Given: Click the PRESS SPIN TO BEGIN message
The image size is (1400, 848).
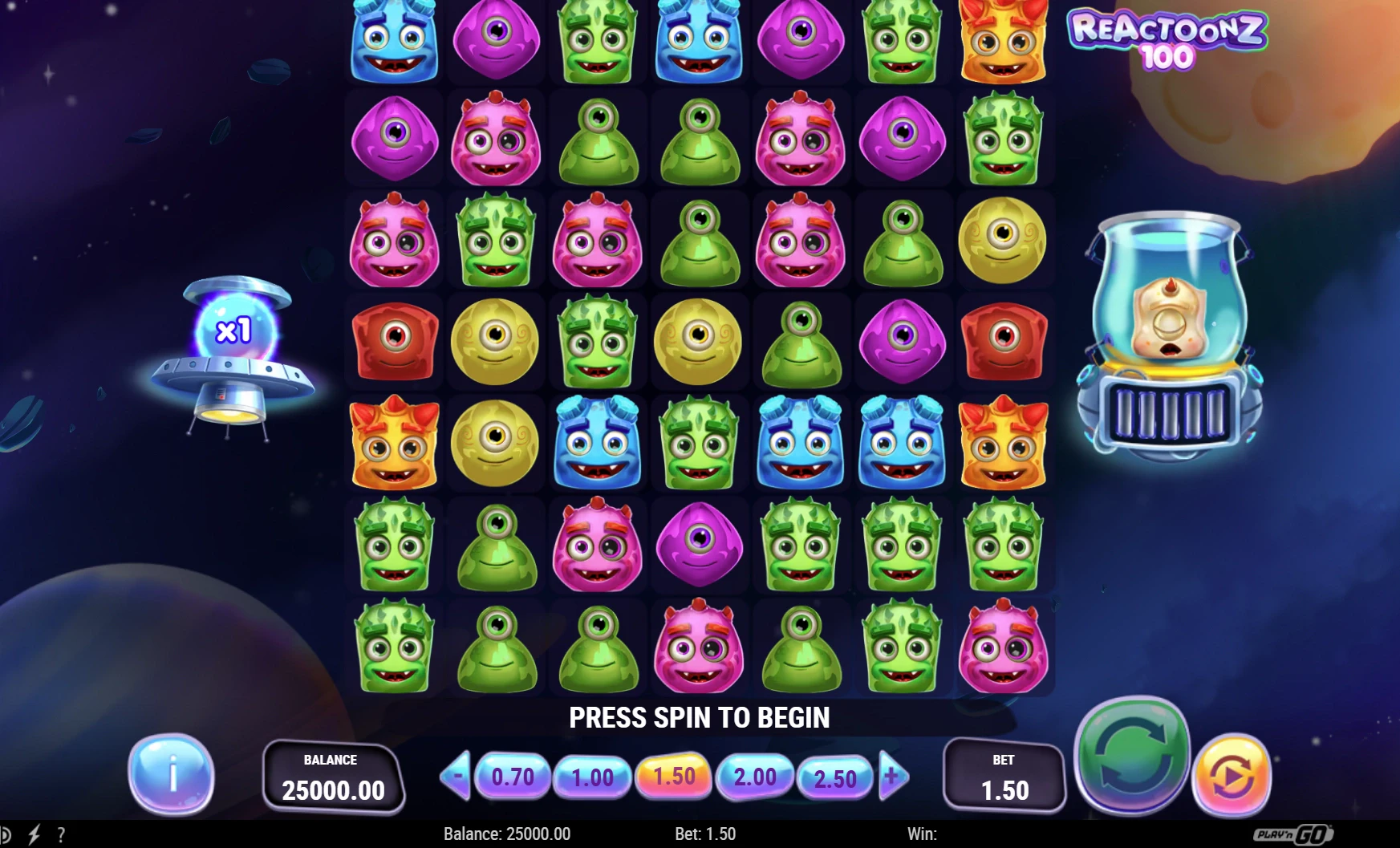Looking at the screenshot, I should tap(700, 717).
